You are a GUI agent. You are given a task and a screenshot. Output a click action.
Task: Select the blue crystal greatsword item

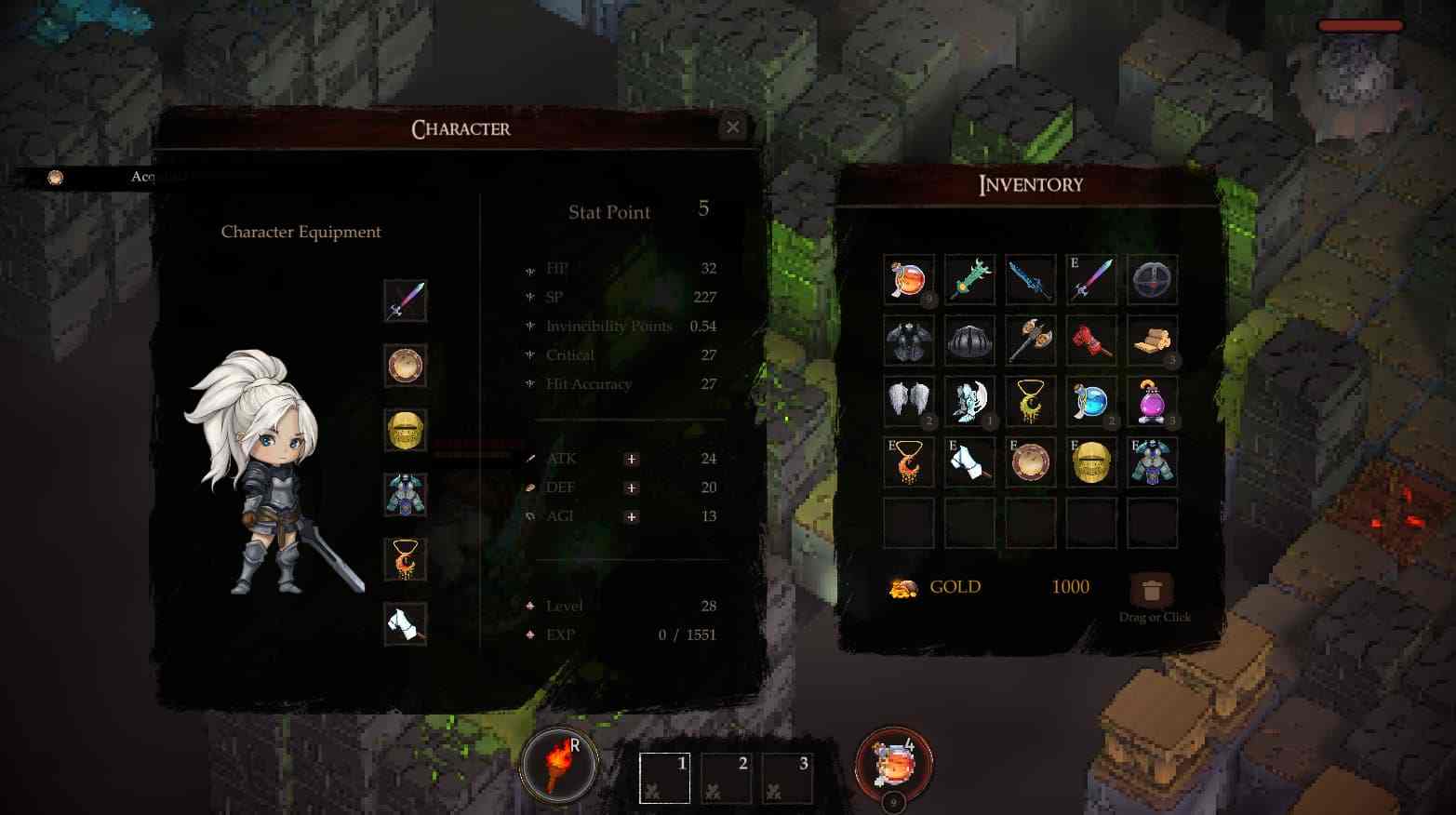point(1031,278)
